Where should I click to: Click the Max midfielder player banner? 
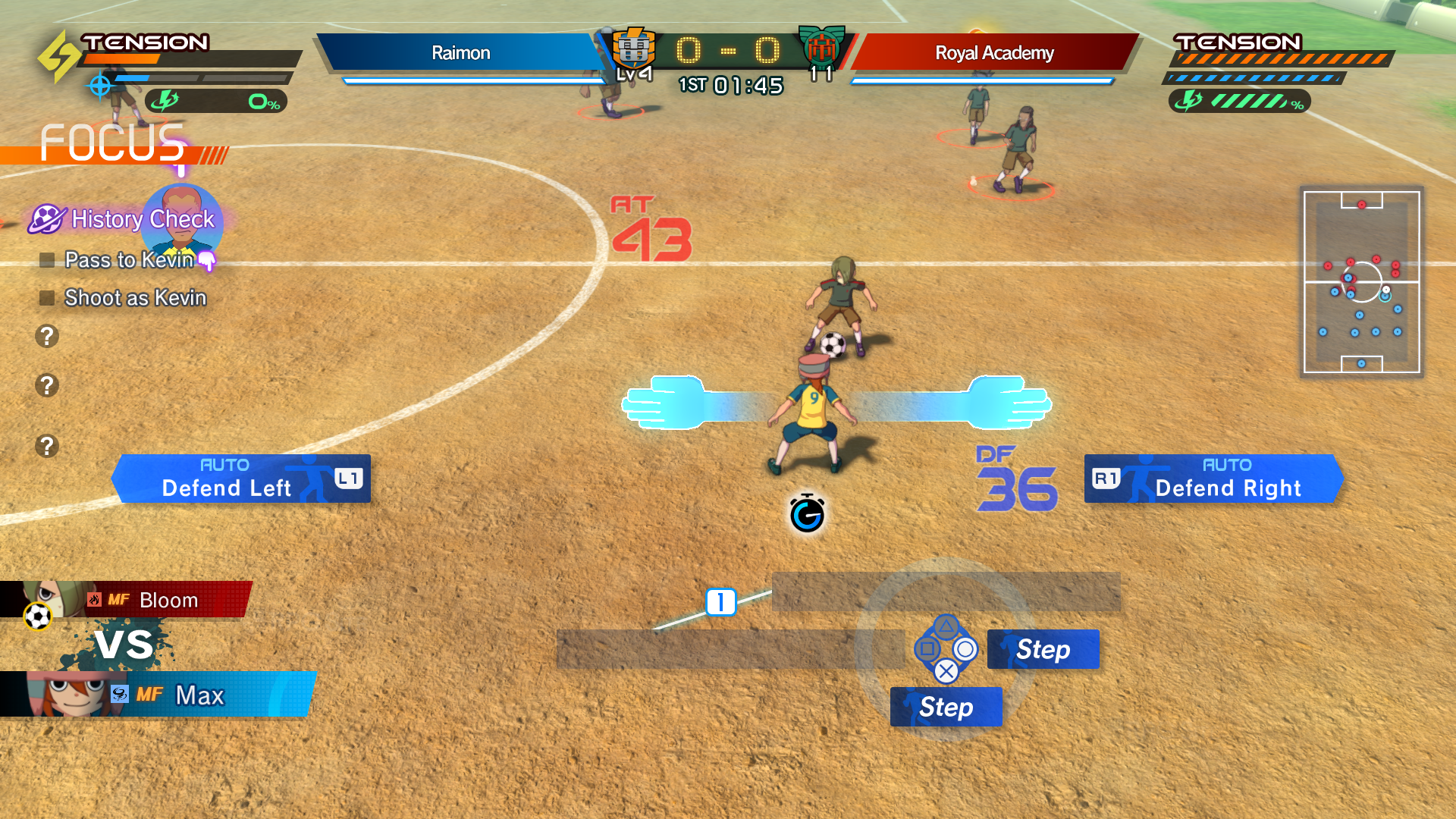point(167,695)
